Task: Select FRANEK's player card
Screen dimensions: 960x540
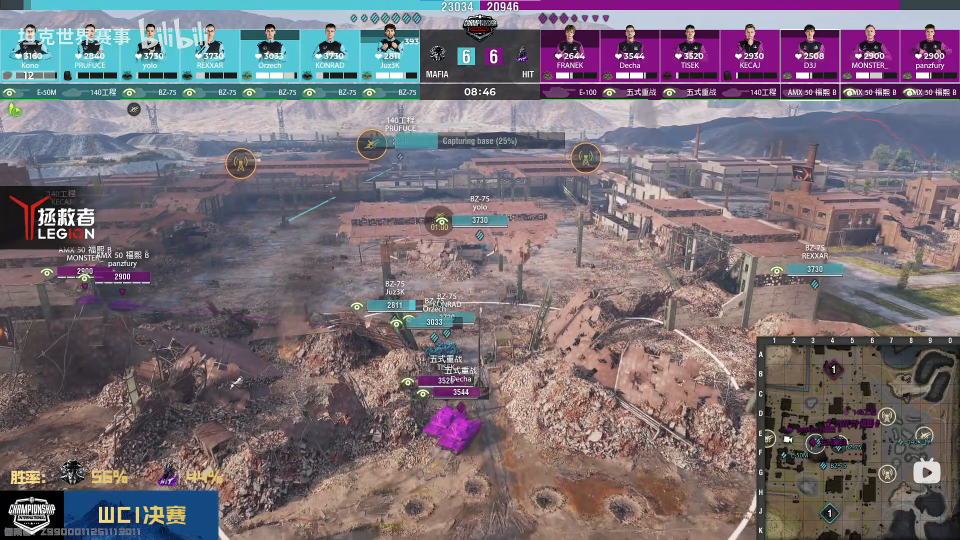Action: [570, 52]
